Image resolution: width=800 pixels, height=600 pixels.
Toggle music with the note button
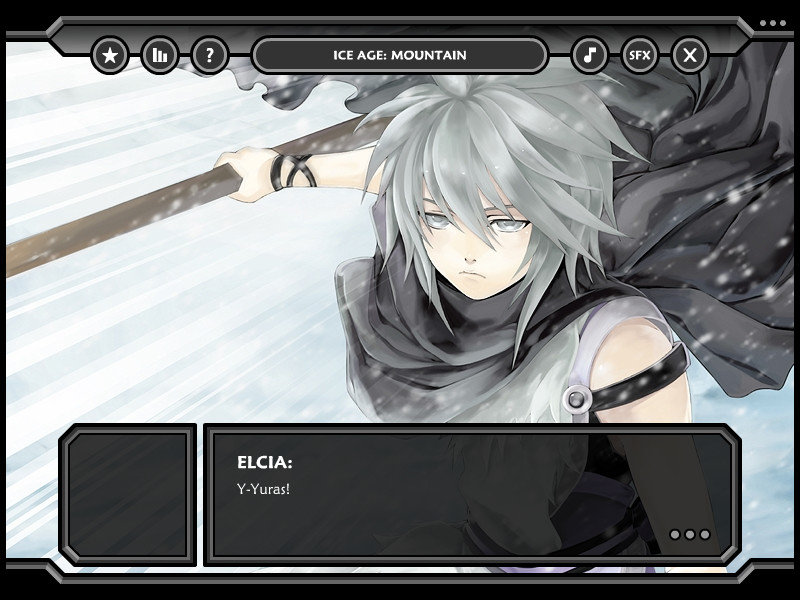point(590,55)
